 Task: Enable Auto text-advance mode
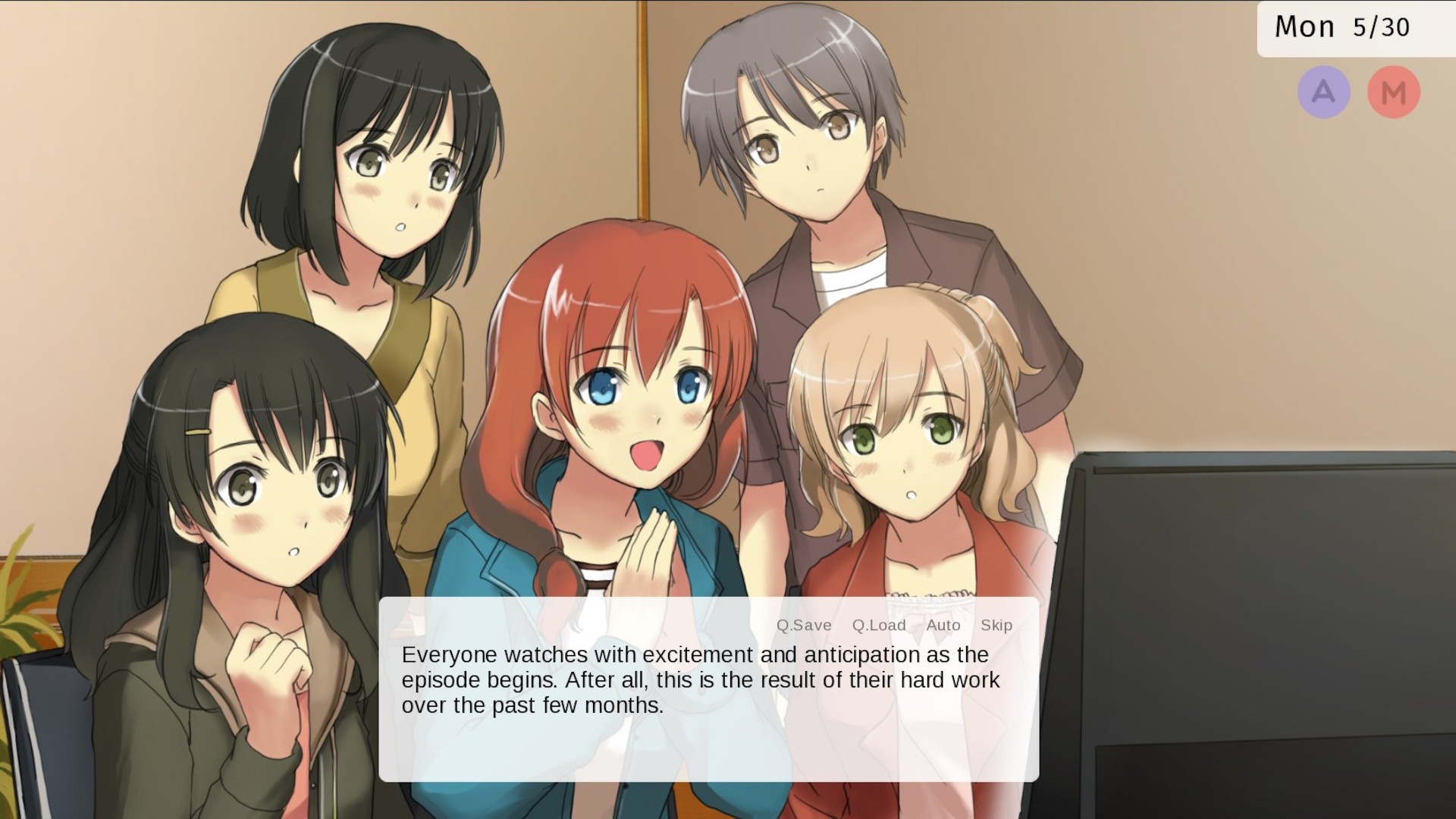tap(943, 625)
